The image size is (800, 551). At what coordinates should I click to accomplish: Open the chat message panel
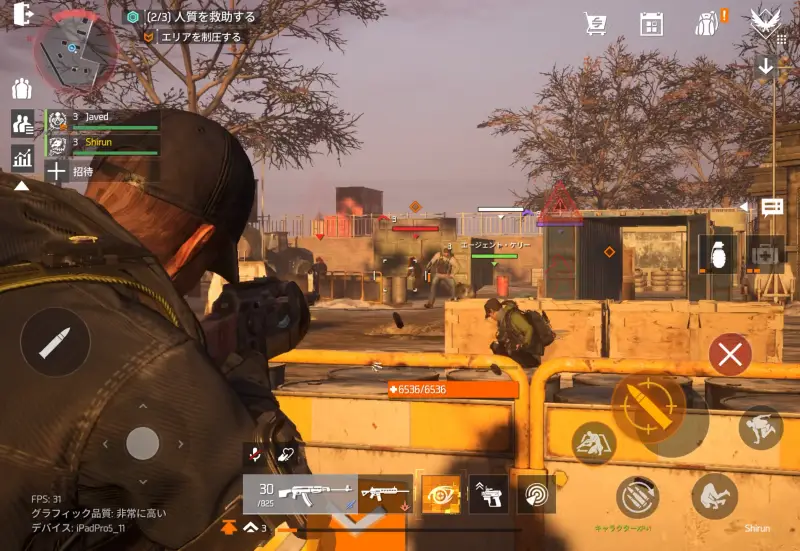click(772, 207)
